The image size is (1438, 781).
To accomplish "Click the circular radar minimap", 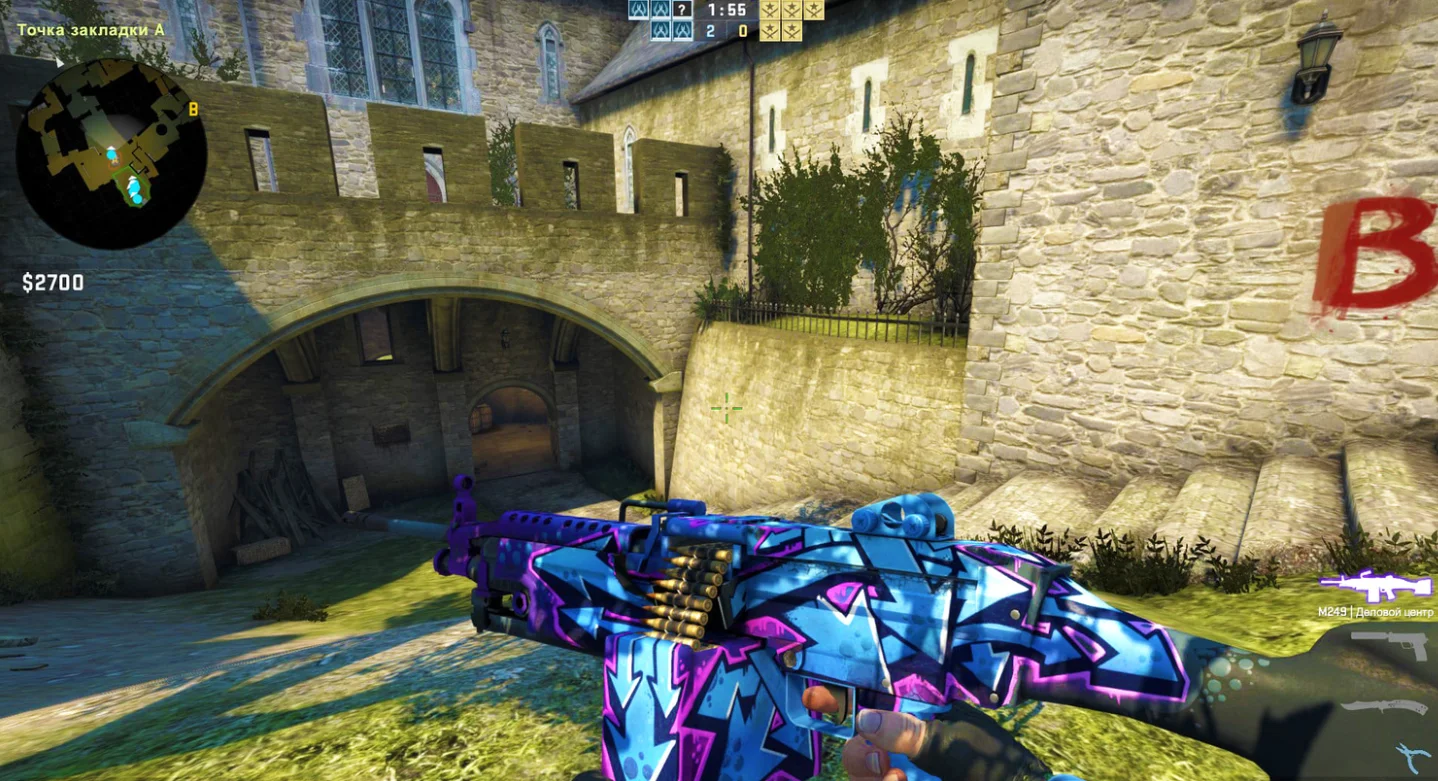I will pos(112,152).
